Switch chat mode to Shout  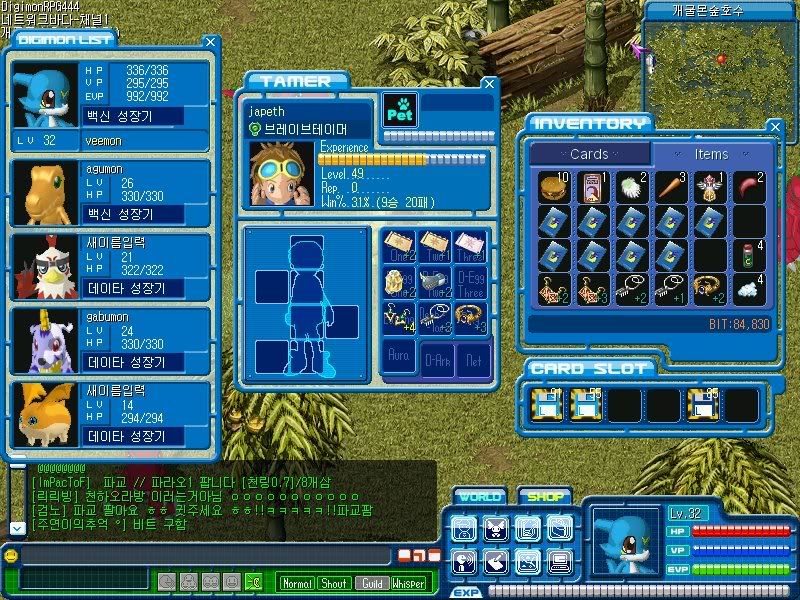click(x=334, y=583)
